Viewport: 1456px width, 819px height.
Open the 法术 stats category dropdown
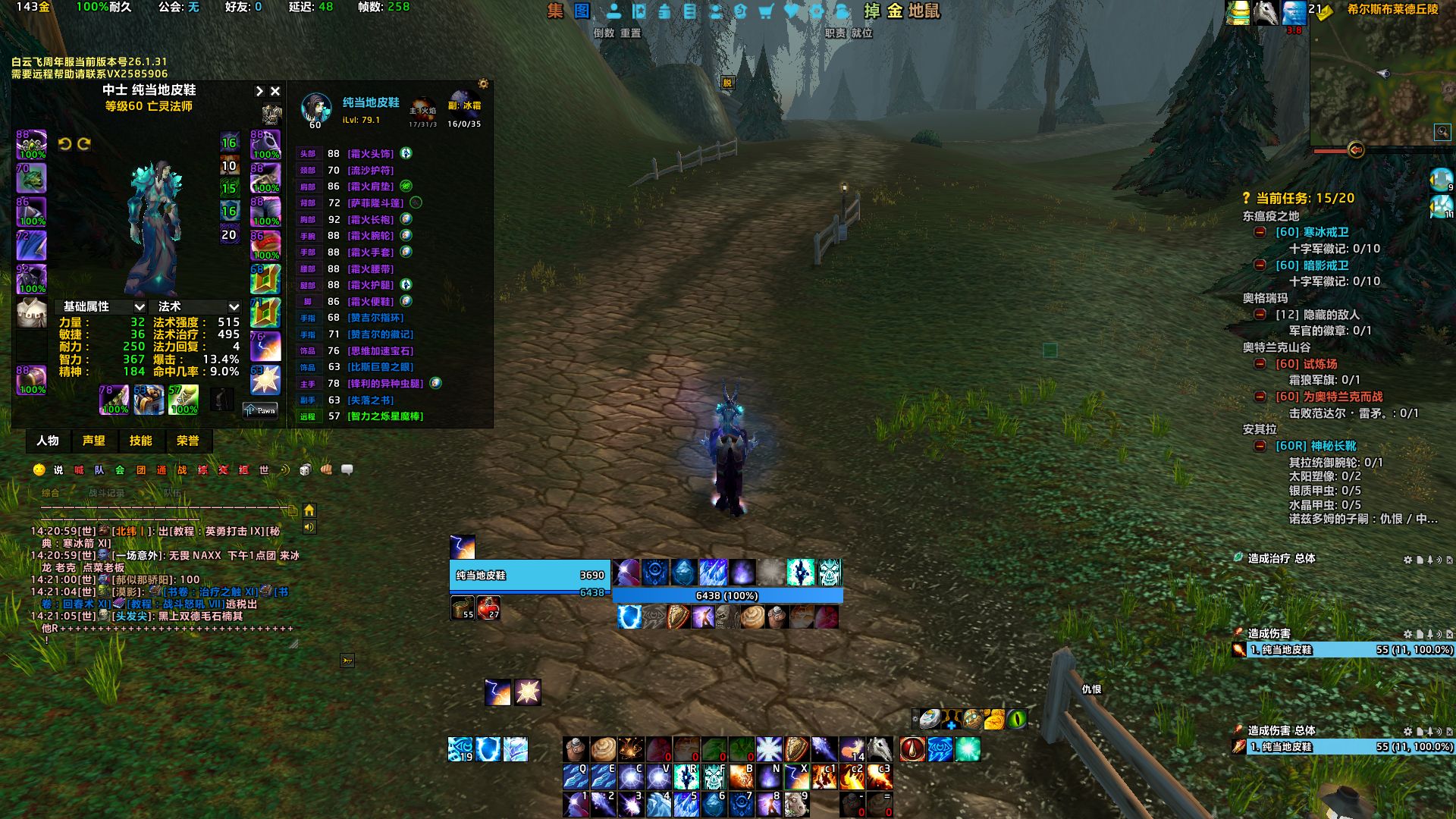(x=198, y=306)
